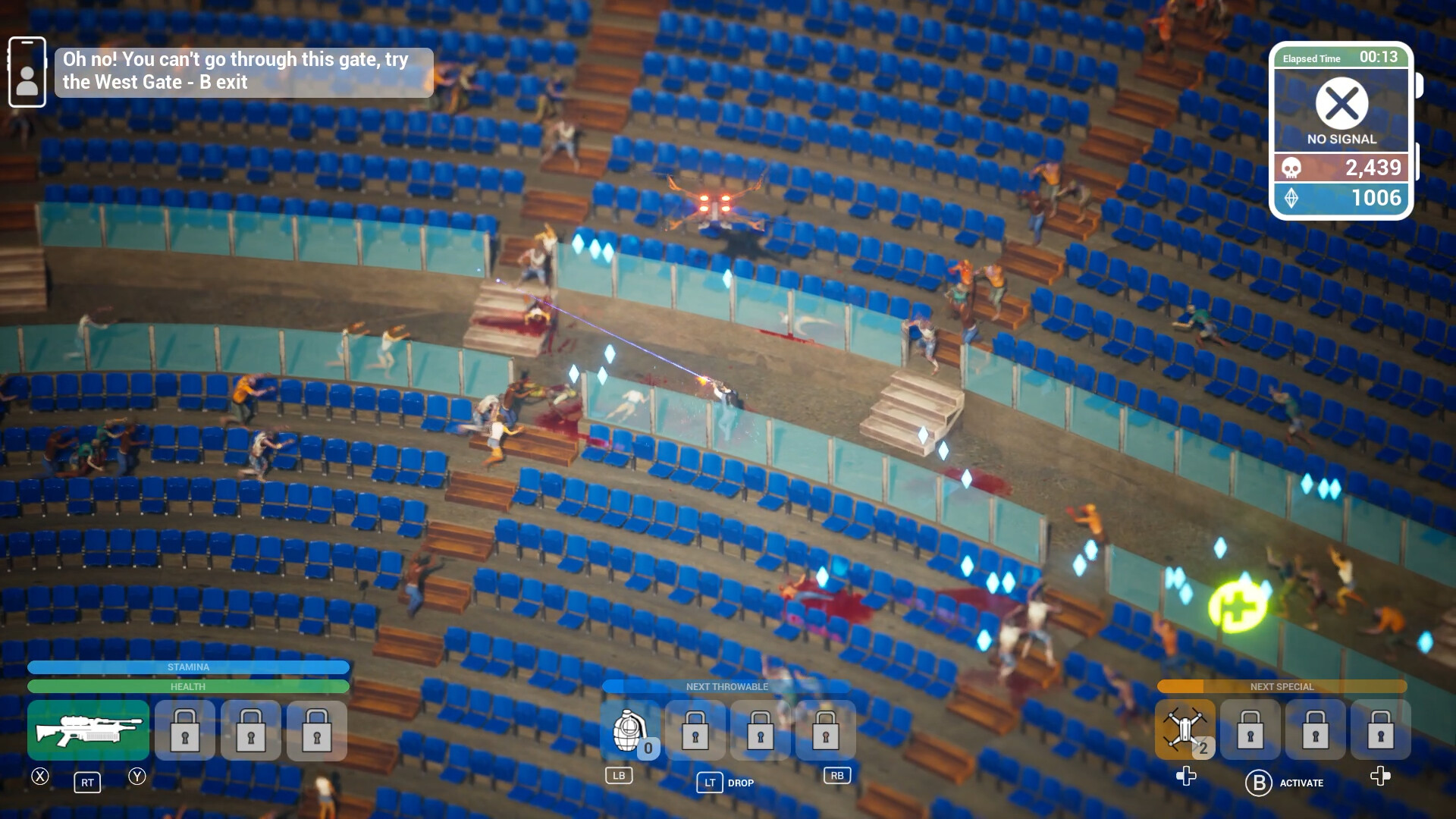Click the NO SIGNAL X icon
This screenshot has height=819, width=1456.
(x=1341, y=104)
